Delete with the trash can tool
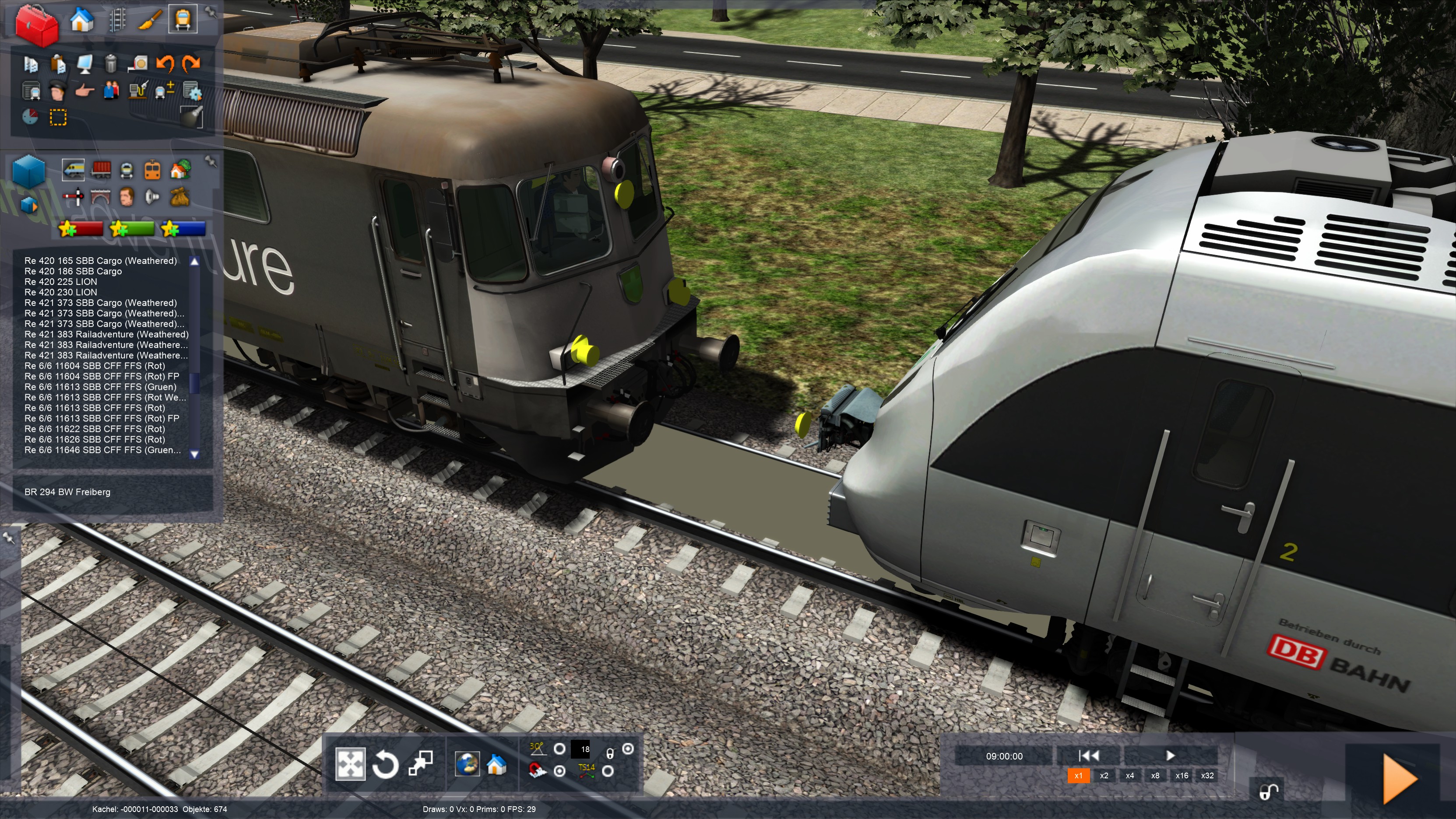Viewport: 1456px width, 819px height. [x=111, y=63]
